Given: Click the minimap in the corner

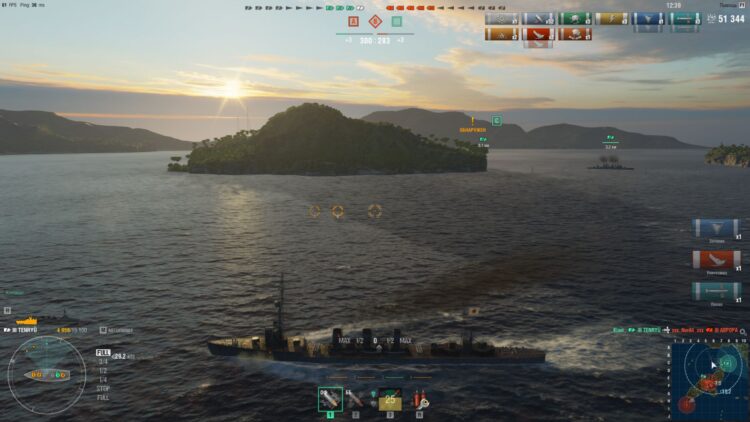Looking at the screenshot, I should (706, 380).
